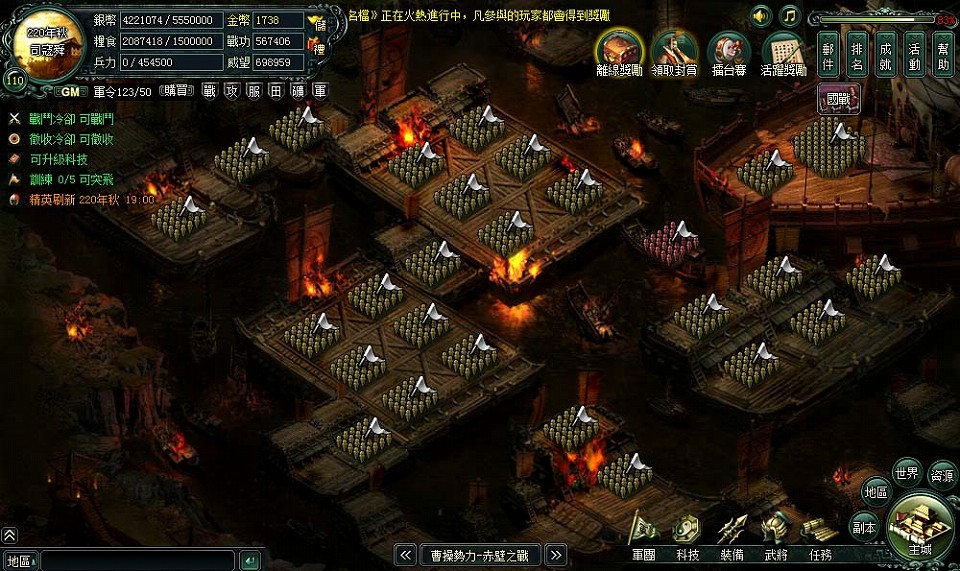Open the 擂台賽 arena tournament
Image resolution: width=960 pixels, height=571 pixels.
tap(729, 50)
